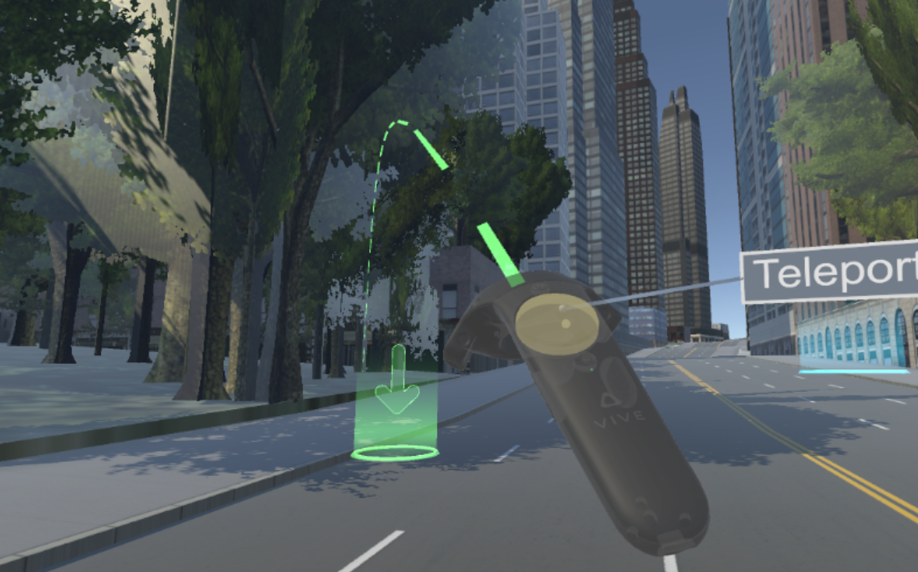Click the Teleport tooltip label
This screenshot has width=918, height=572.
pos(832,272)
